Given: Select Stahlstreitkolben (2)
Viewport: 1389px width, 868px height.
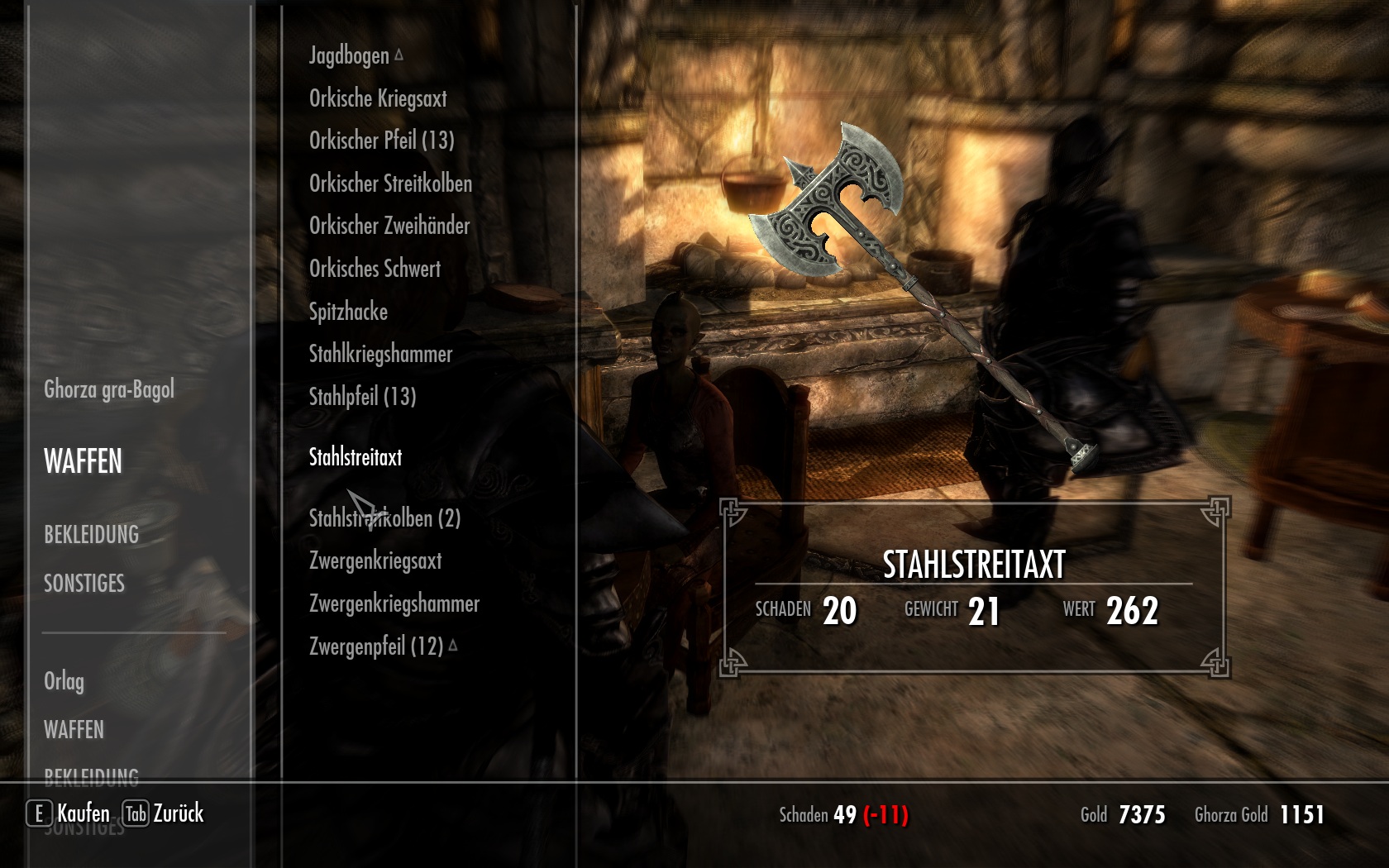Looking at the screenshot, I should click(384, 518).
